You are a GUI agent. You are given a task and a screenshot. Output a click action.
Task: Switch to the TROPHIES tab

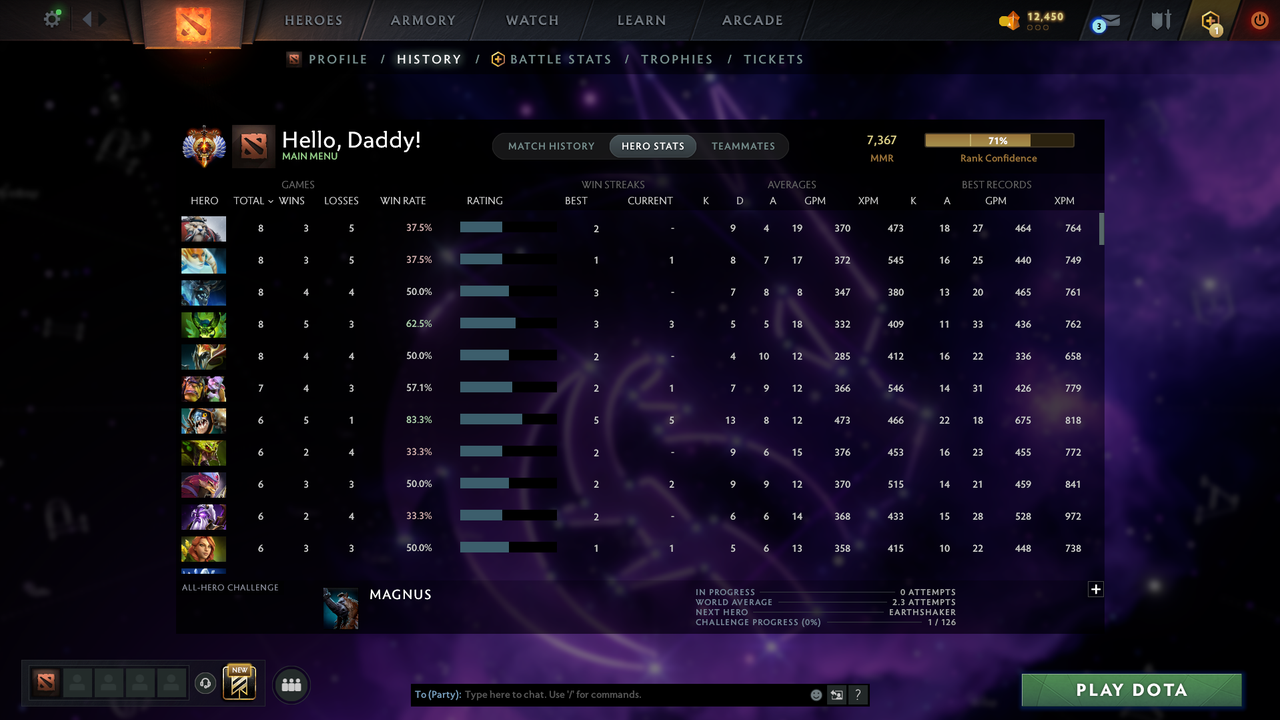[677, 59]
